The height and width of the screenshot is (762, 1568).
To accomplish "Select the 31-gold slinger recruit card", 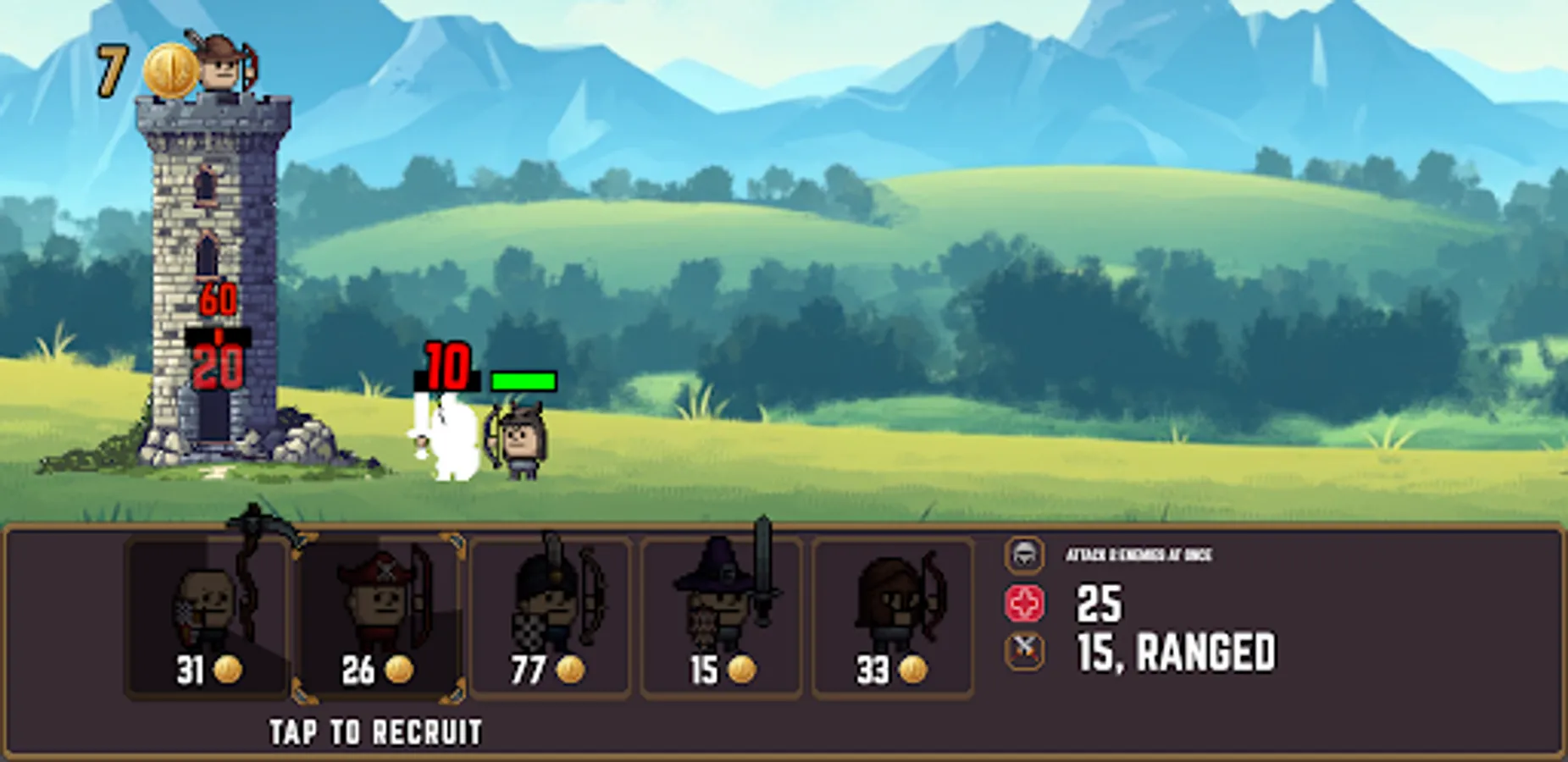I will click(206, 618).
